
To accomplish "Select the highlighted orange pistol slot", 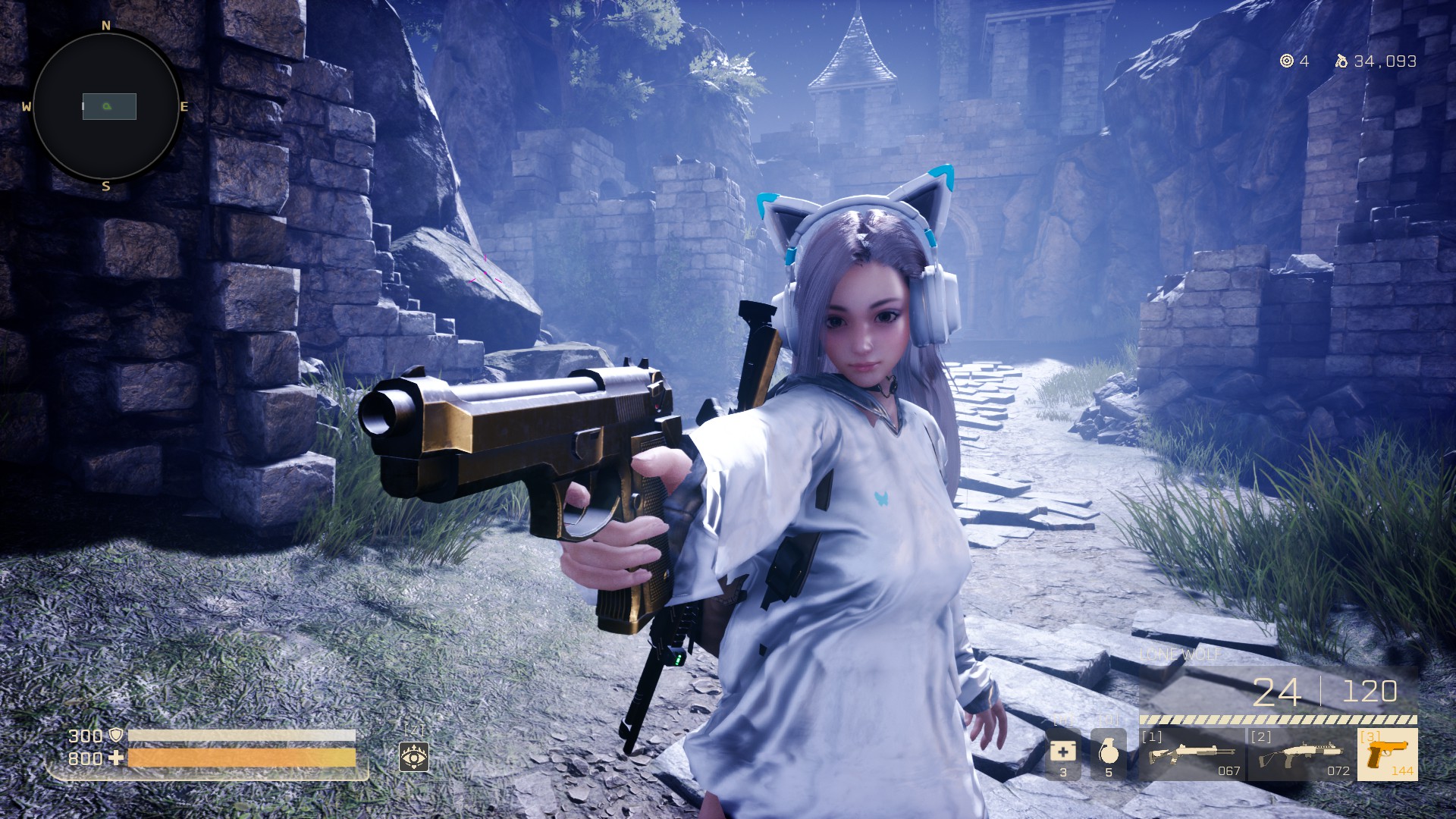I will pyautogui.click(x=1387, y=755).
